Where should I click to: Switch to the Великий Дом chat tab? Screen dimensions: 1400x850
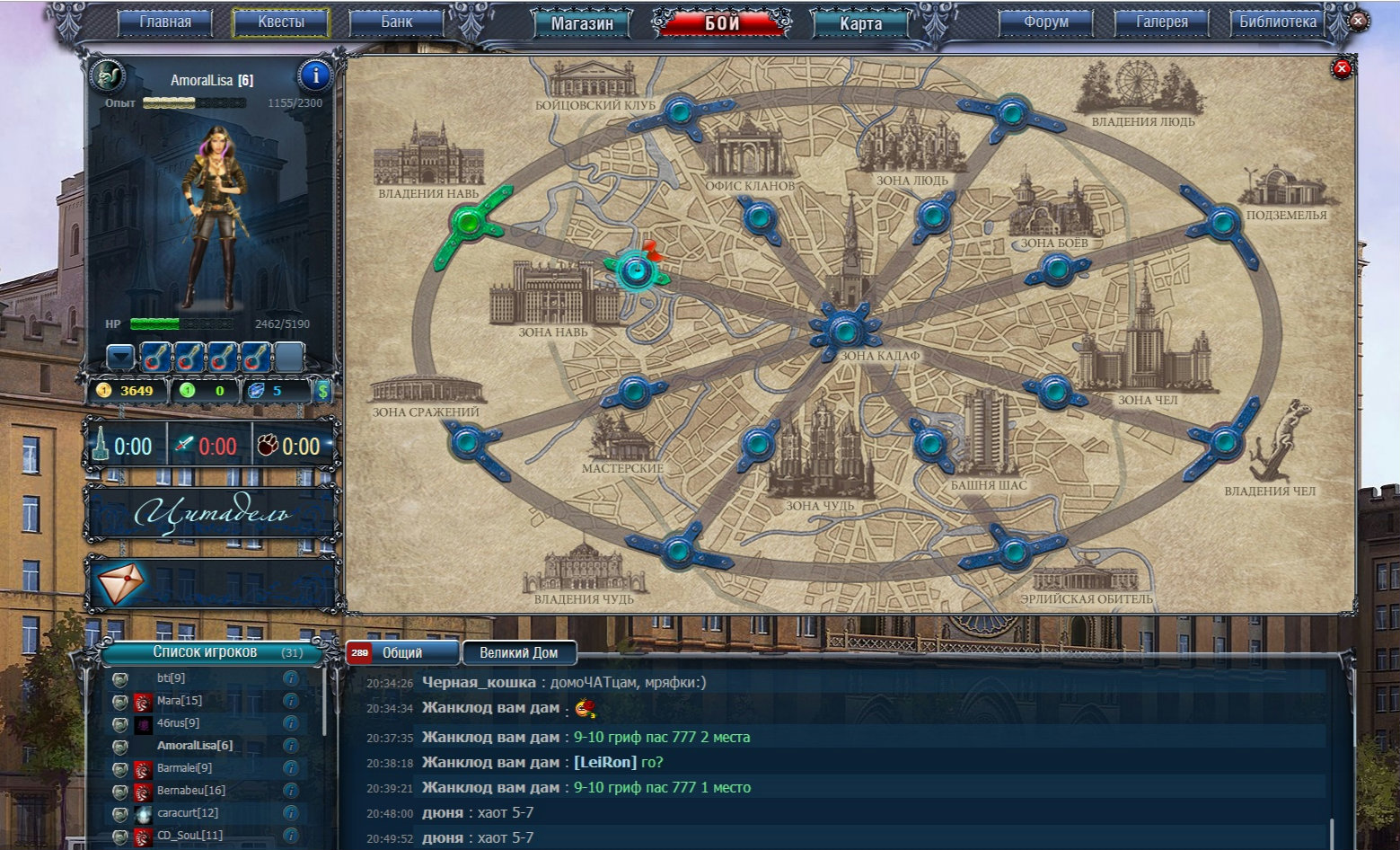point(518,653)
